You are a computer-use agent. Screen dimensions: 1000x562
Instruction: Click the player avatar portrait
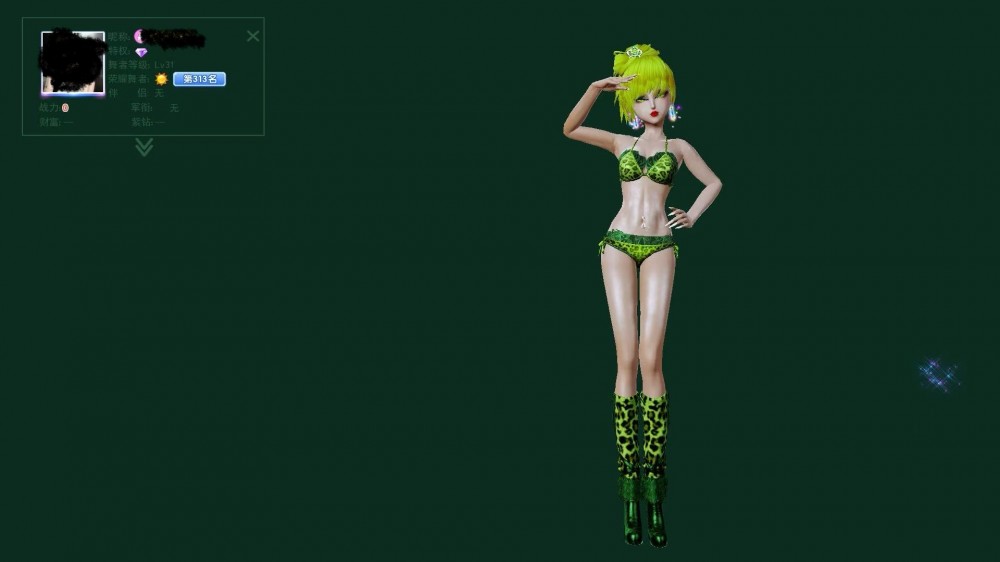[73, 63]
